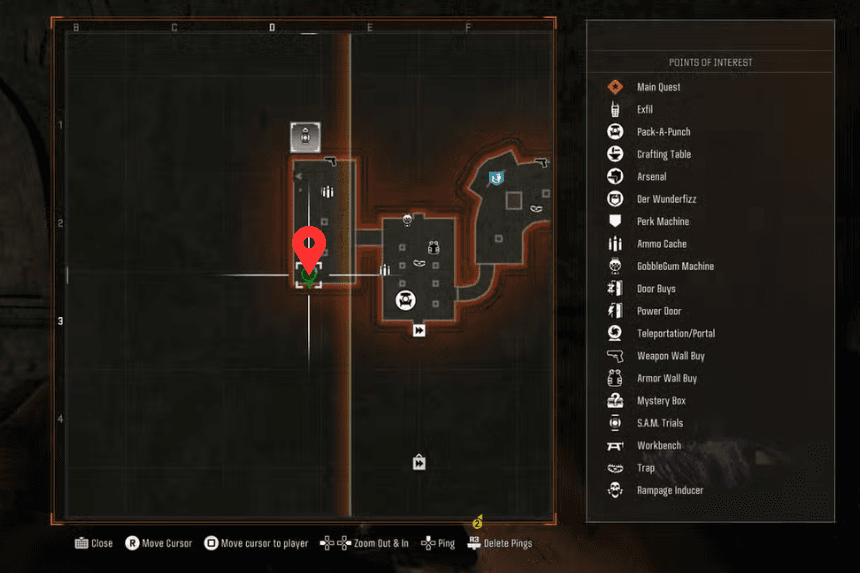Click the GobbleGum machine marker on the map
This screenshot has height=573, width=860.
click(x=407, y=219)
